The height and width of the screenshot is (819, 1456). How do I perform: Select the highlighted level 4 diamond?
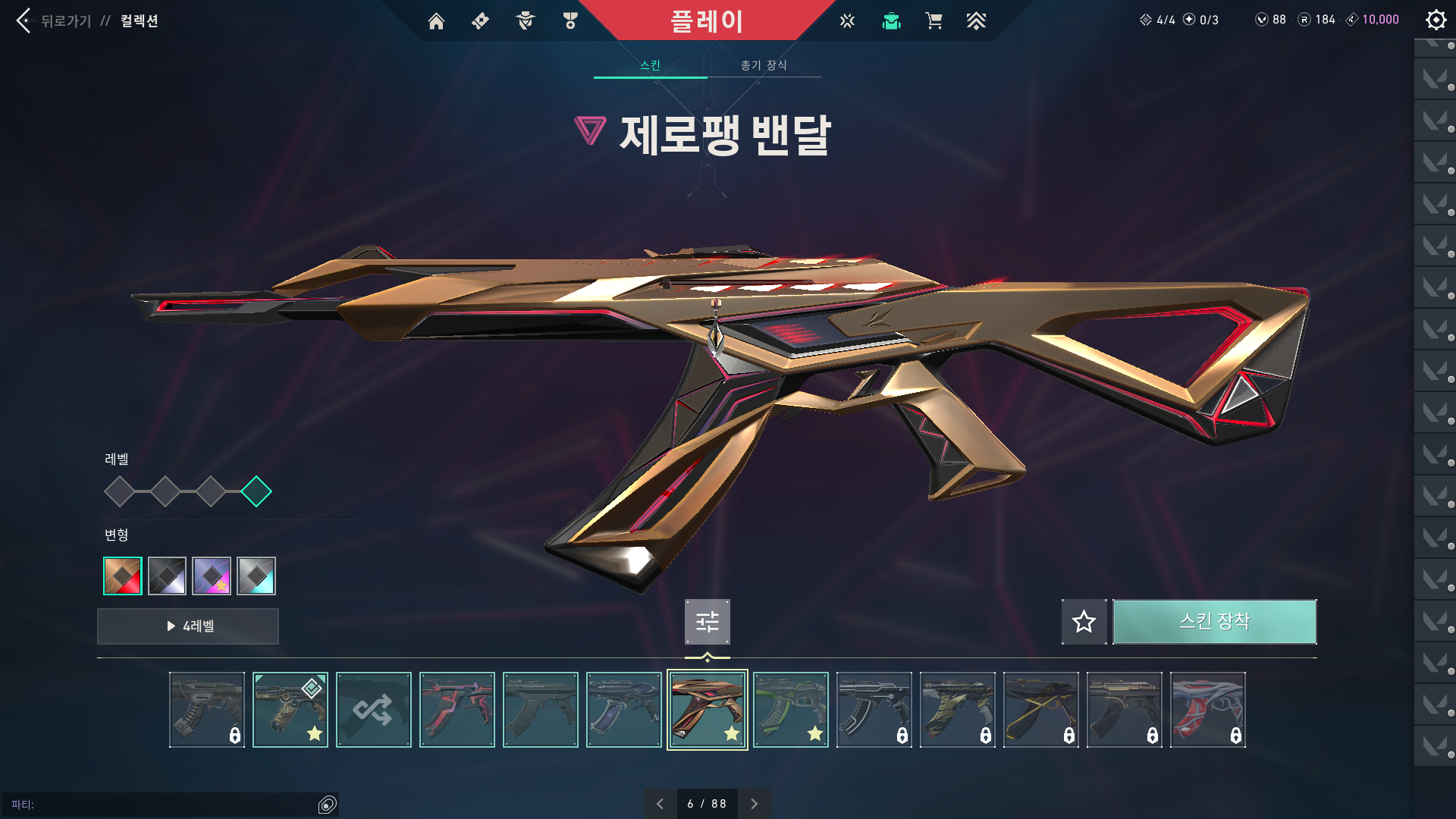(256, 491)
